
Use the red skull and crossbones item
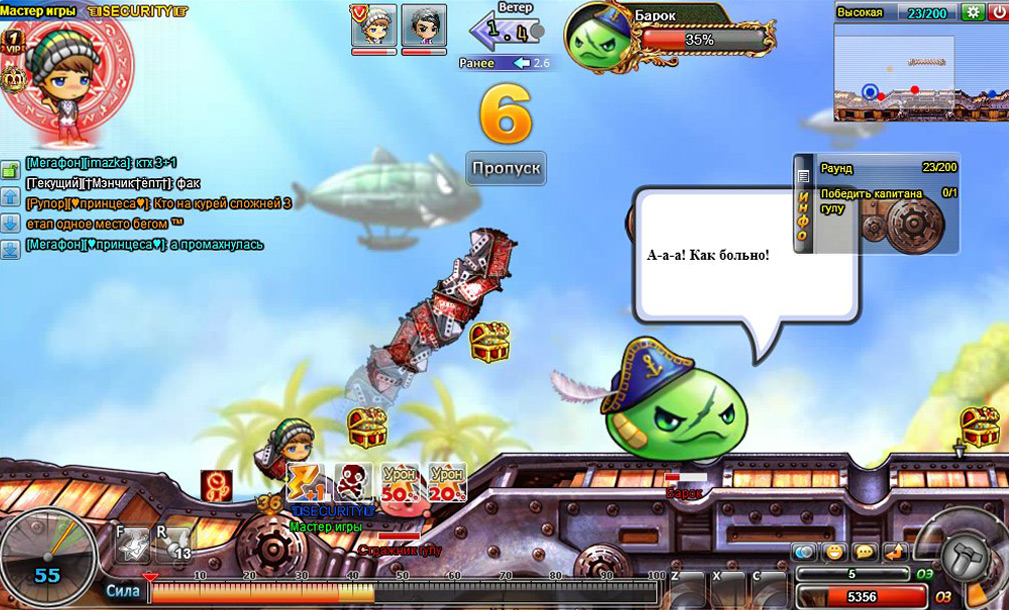[352, 482]
